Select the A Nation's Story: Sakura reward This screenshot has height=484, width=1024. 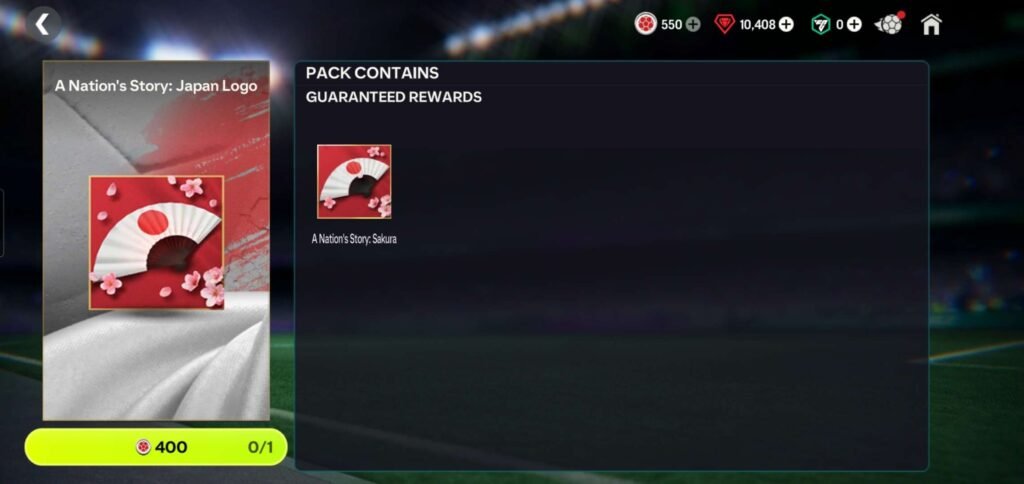pos(354,181)
